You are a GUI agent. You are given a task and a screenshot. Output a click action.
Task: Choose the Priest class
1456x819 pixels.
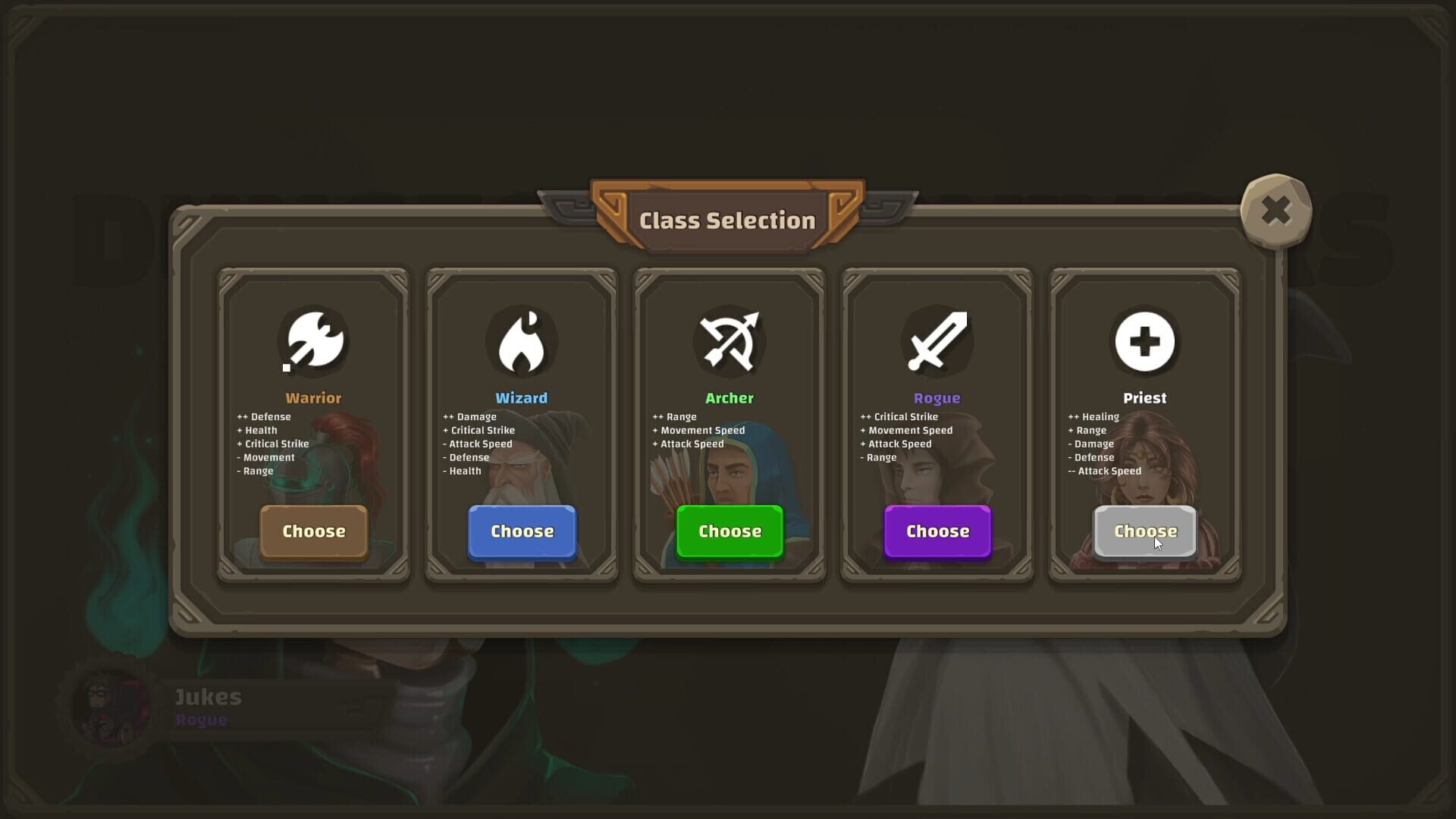coord(1144,532)
